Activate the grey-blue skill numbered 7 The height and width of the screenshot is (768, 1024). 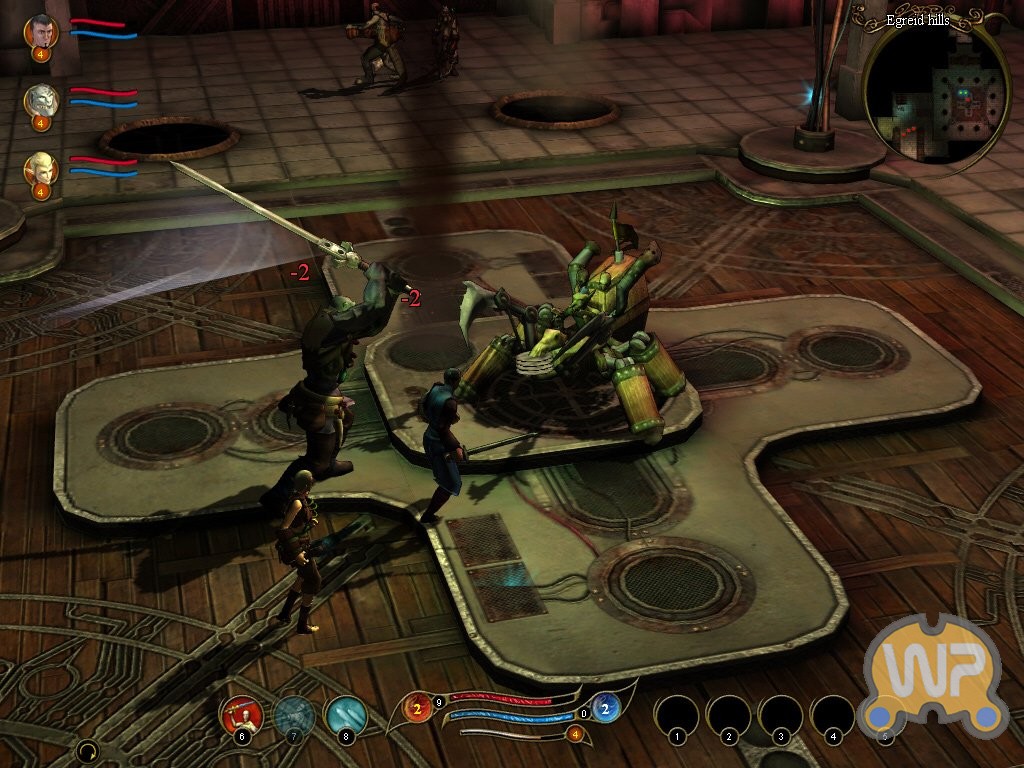coord(294,714)
